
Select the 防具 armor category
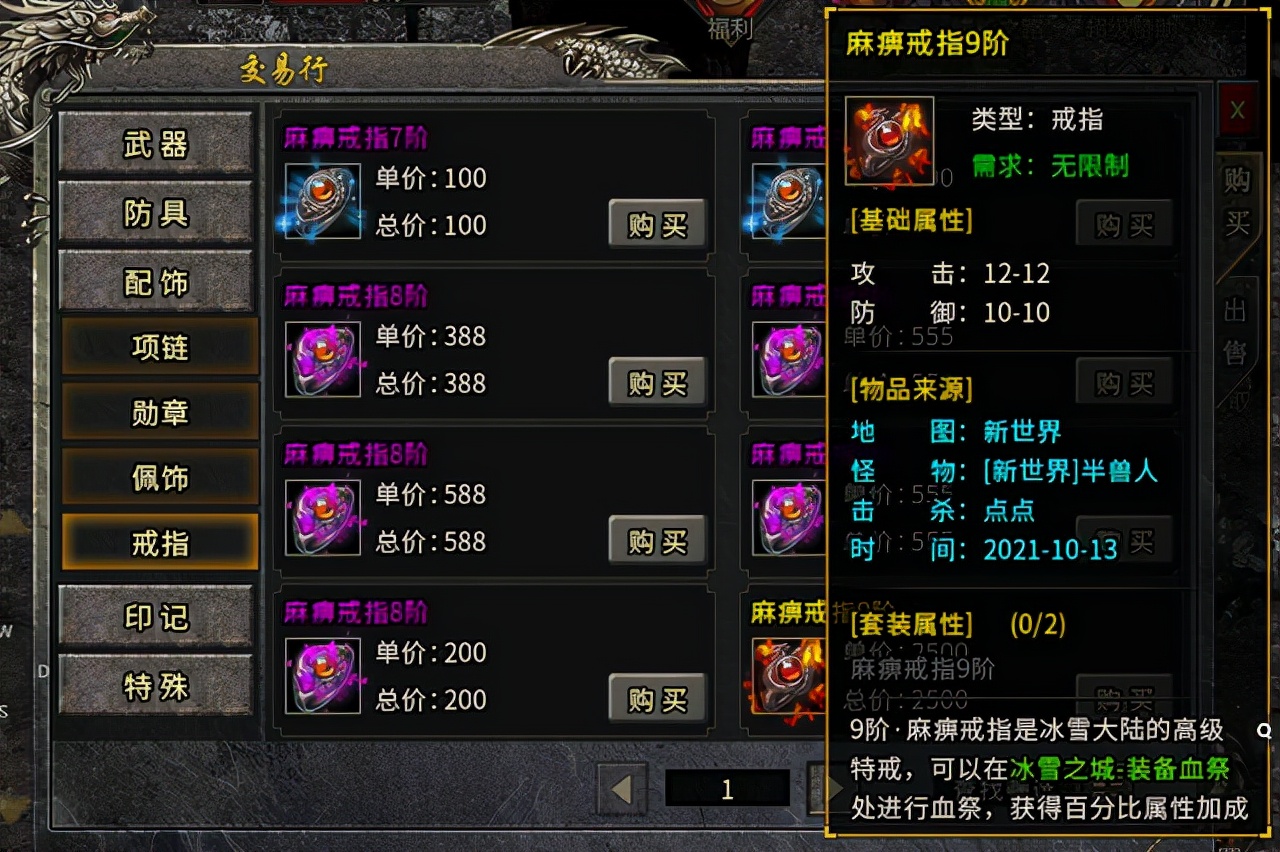[x=158, y=213]
